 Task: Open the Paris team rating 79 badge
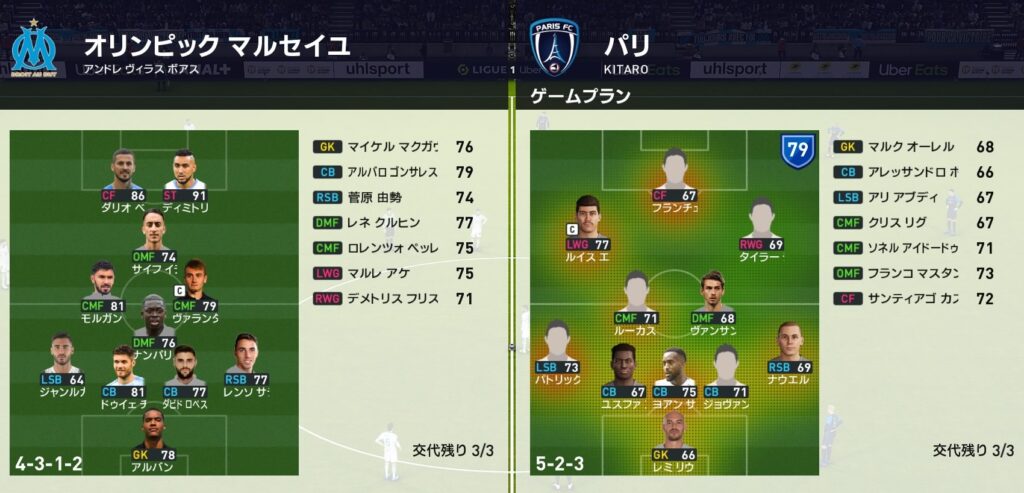coord(796,151)
